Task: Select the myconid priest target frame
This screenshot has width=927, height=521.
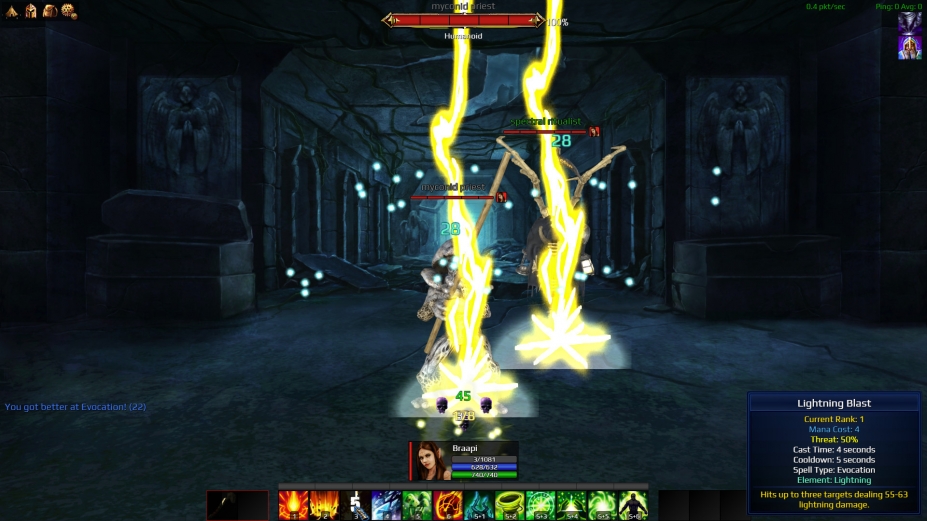Action: tap(463, 20)
